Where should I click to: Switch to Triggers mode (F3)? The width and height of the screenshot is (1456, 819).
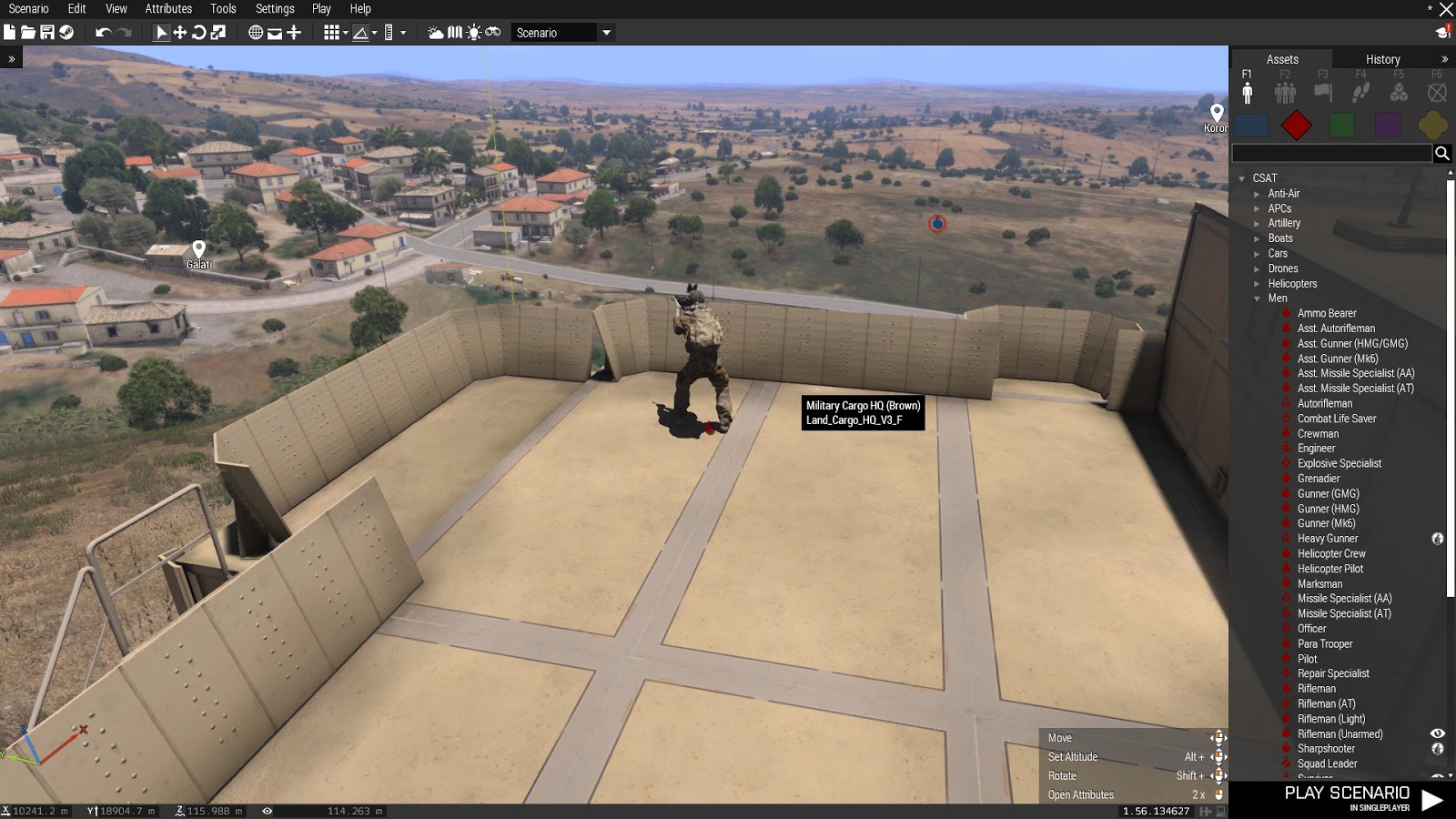1323,91
